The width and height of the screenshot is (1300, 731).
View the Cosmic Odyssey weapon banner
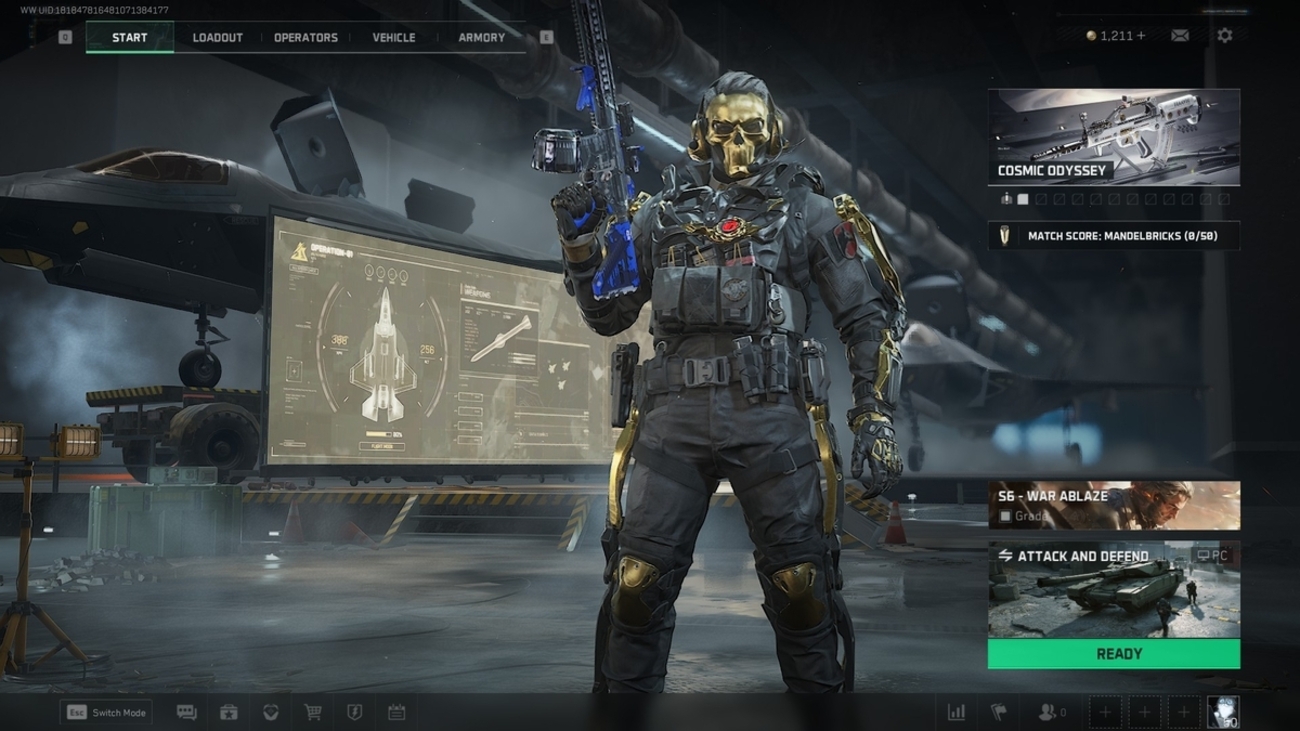click(1114, 137)
